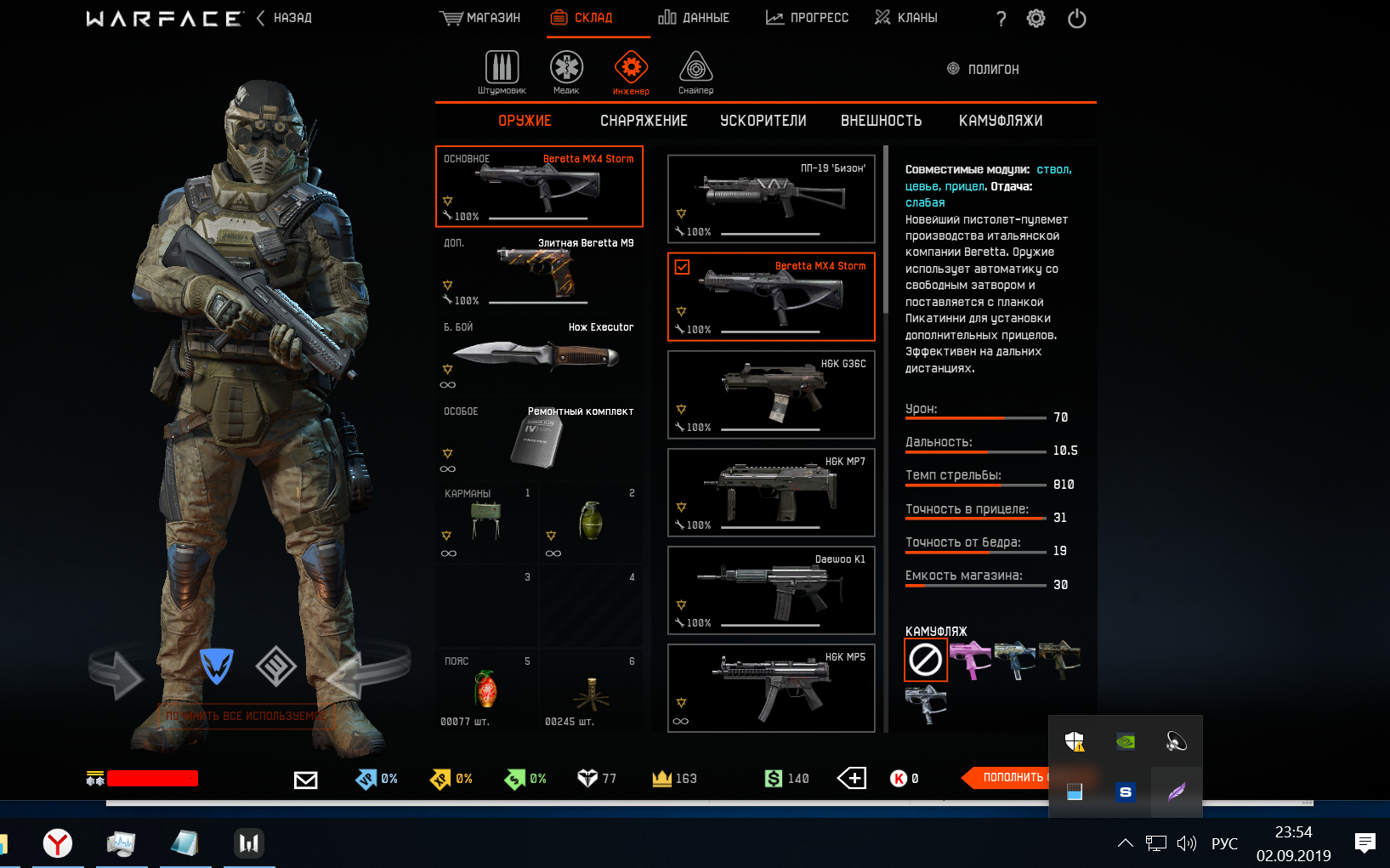Viewport: 1390px width, 868px height.
Task: Open Yandex Browser from the taskbar
Action: [x=58, y=843]
